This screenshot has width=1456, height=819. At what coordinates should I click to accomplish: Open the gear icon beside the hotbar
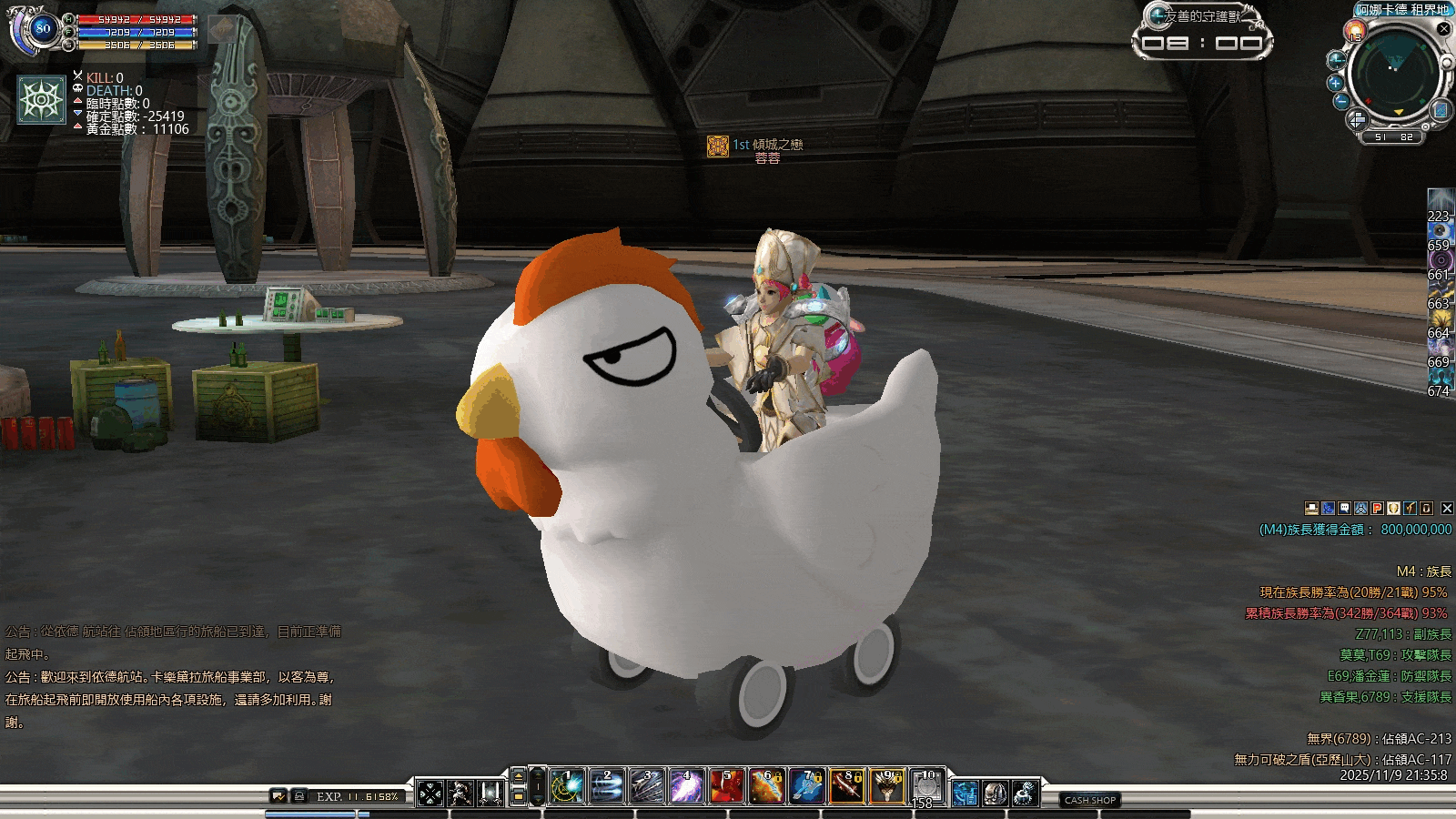[x=1025, y=794]
